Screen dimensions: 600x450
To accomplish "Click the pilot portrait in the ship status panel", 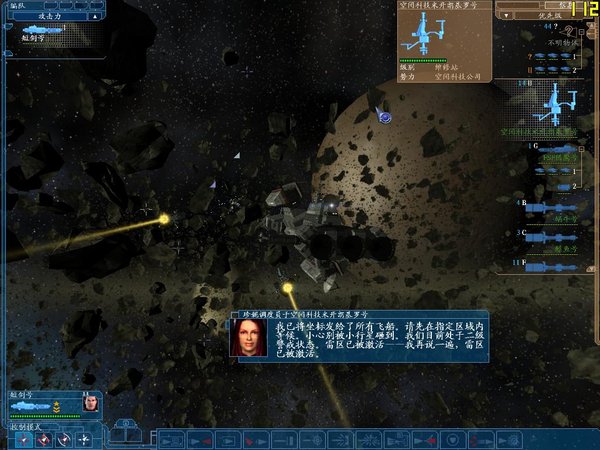I will (x=90, y=405).
